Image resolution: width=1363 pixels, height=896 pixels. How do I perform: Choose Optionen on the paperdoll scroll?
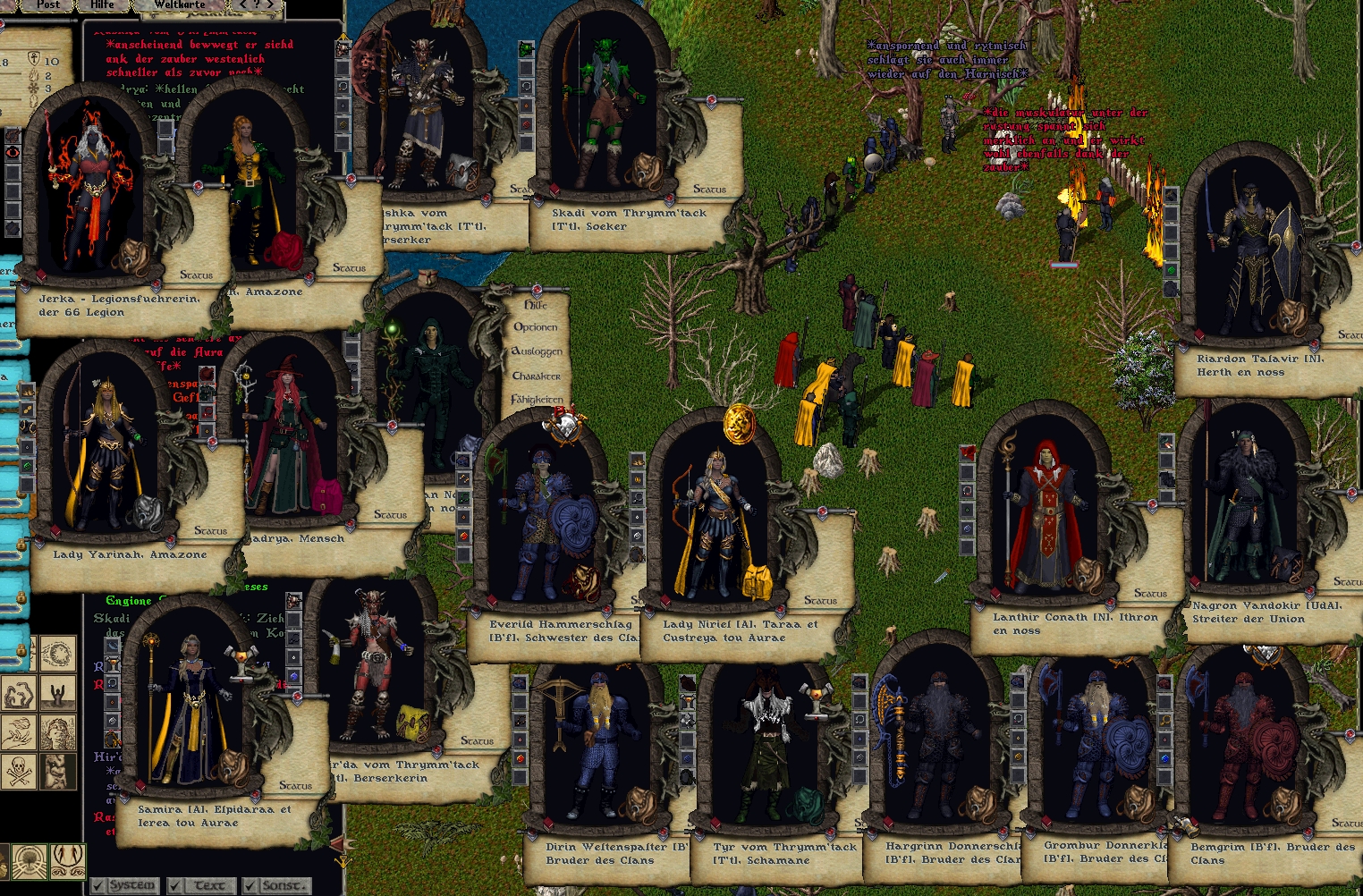click(x=535, y=327)
